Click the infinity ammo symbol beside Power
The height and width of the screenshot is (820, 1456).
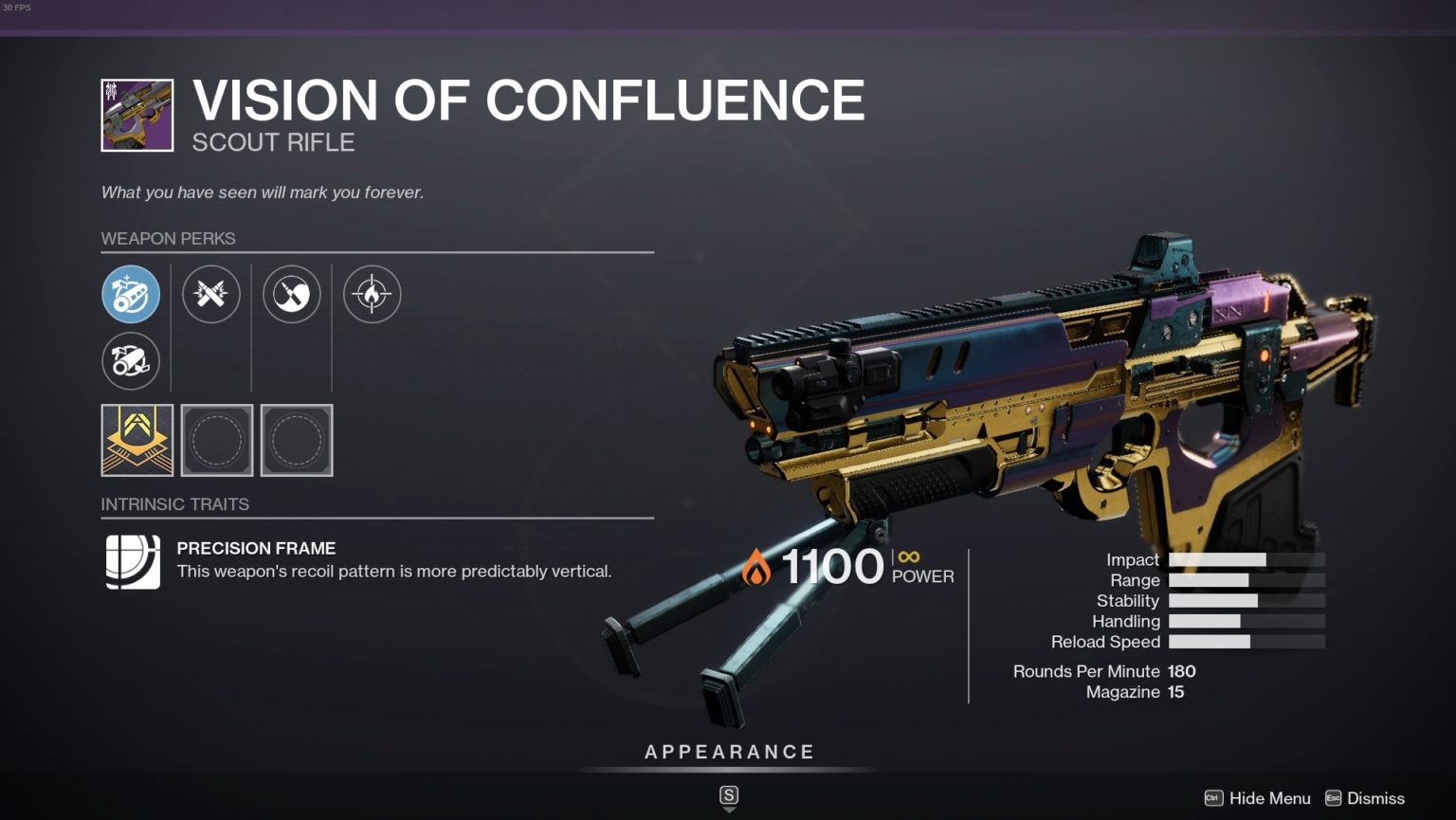click(x=909, y=558)
